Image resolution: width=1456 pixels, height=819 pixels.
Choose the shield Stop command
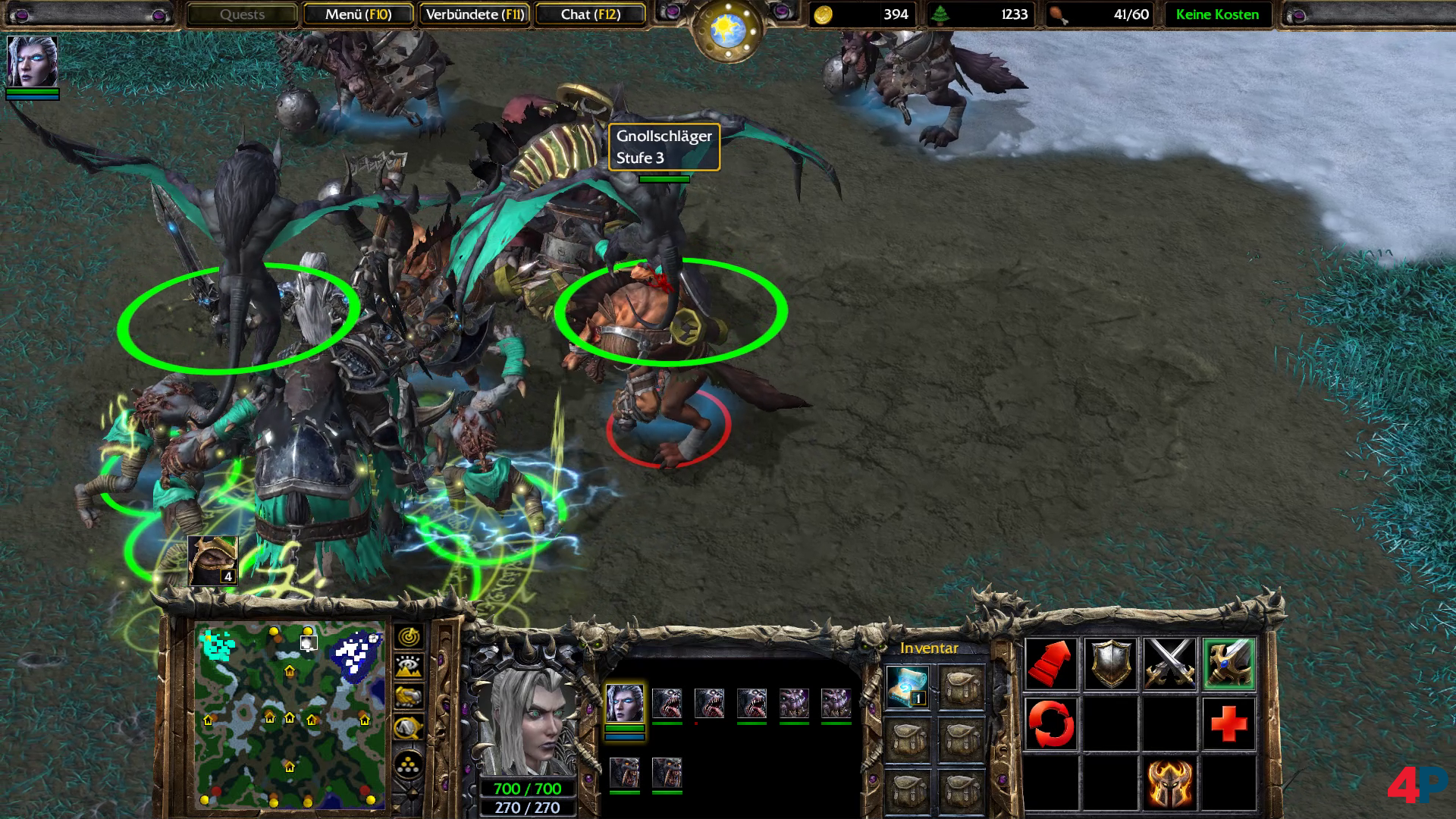pyautogui.click(x=1110, y=664)
